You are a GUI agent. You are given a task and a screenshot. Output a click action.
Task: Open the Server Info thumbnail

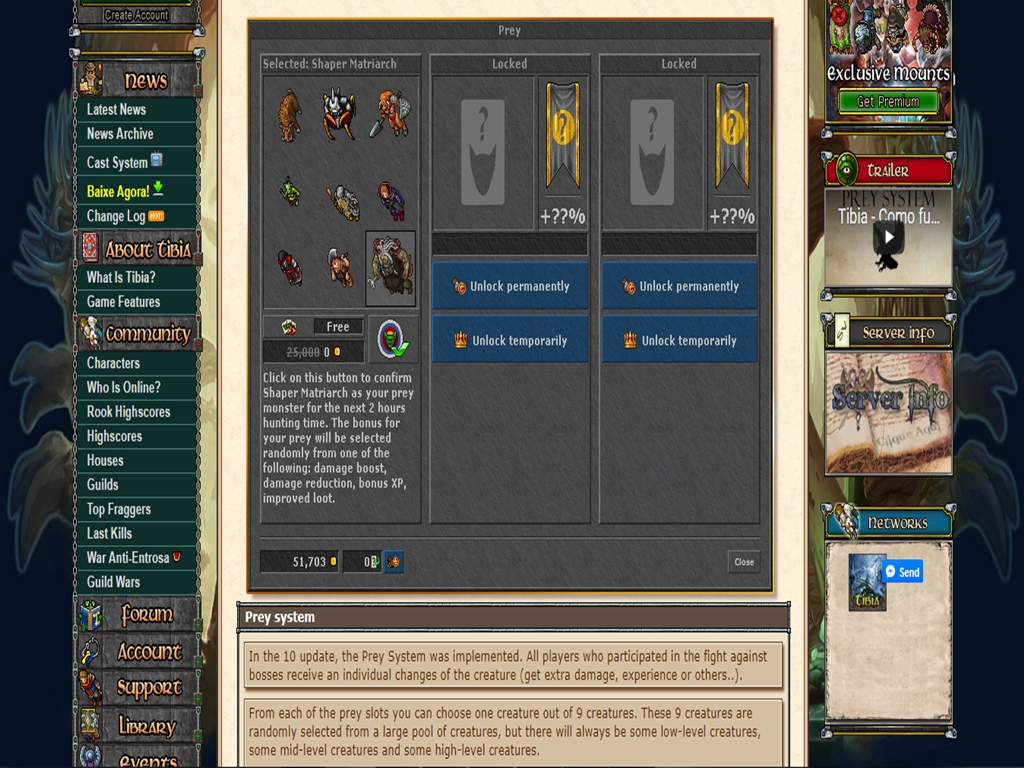888,410
